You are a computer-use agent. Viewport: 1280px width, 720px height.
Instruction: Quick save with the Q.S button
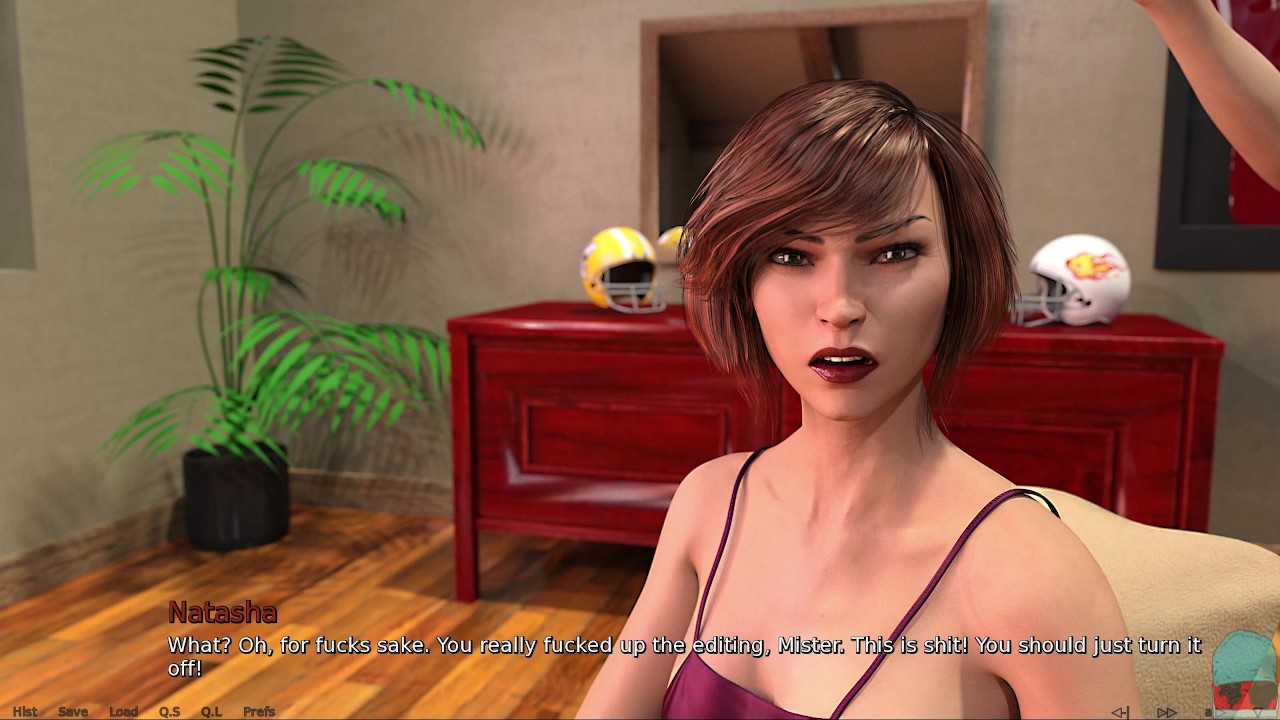[169, 712]
